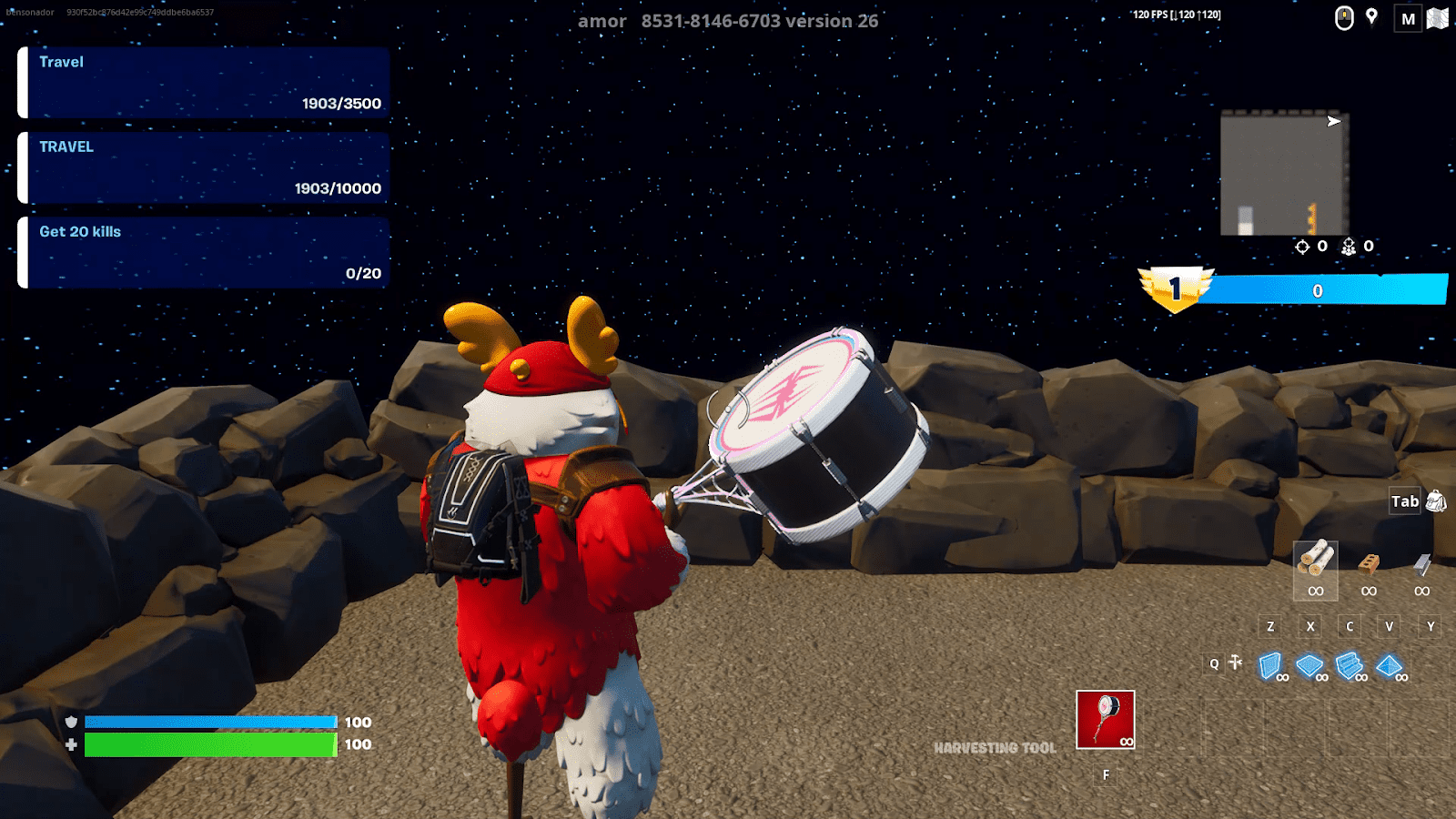
Task: Open the backpack inventory icon
Action: [1436, 500]
